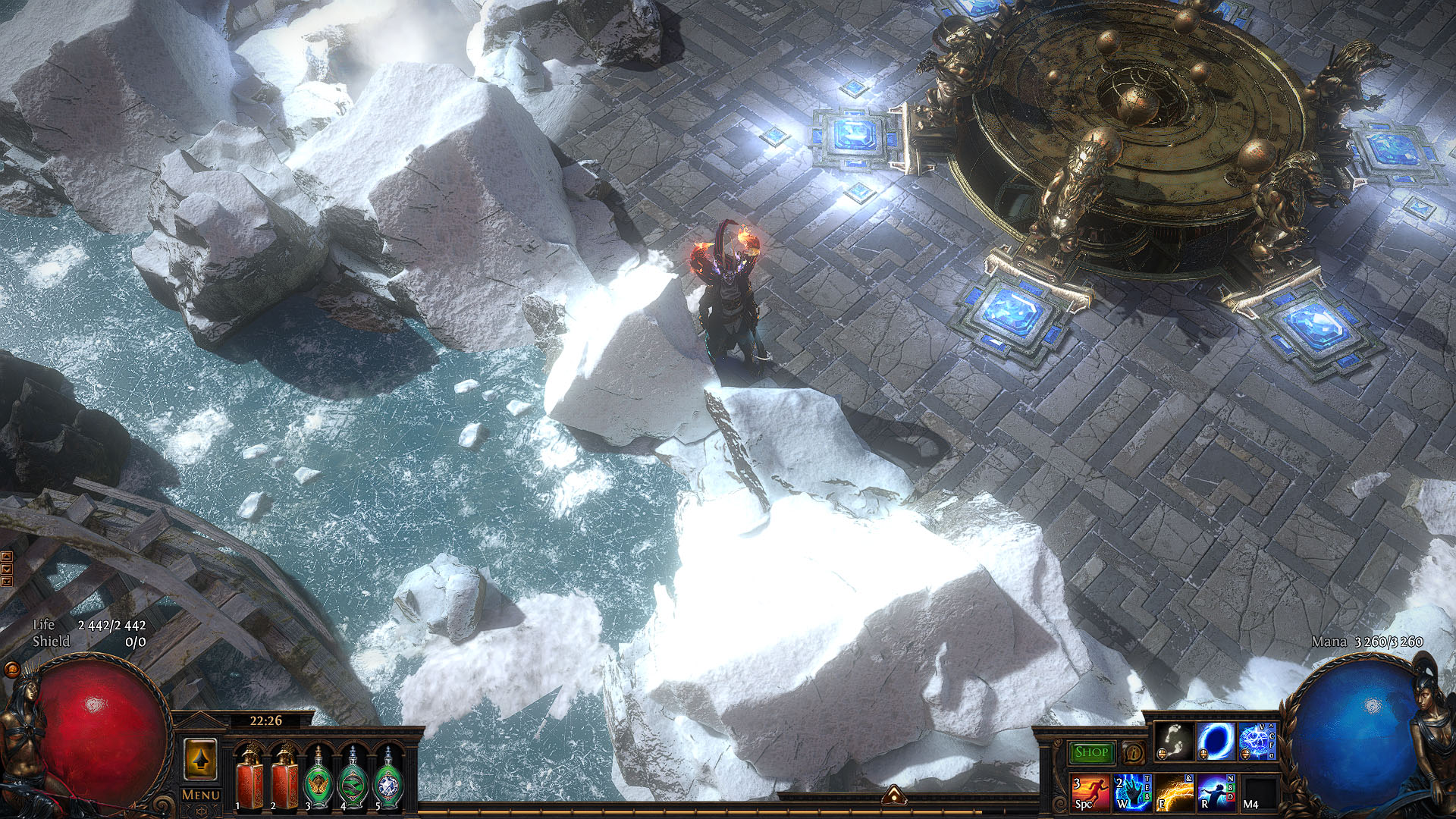Use the diamond flask in slot 5

tap(388, 777)
